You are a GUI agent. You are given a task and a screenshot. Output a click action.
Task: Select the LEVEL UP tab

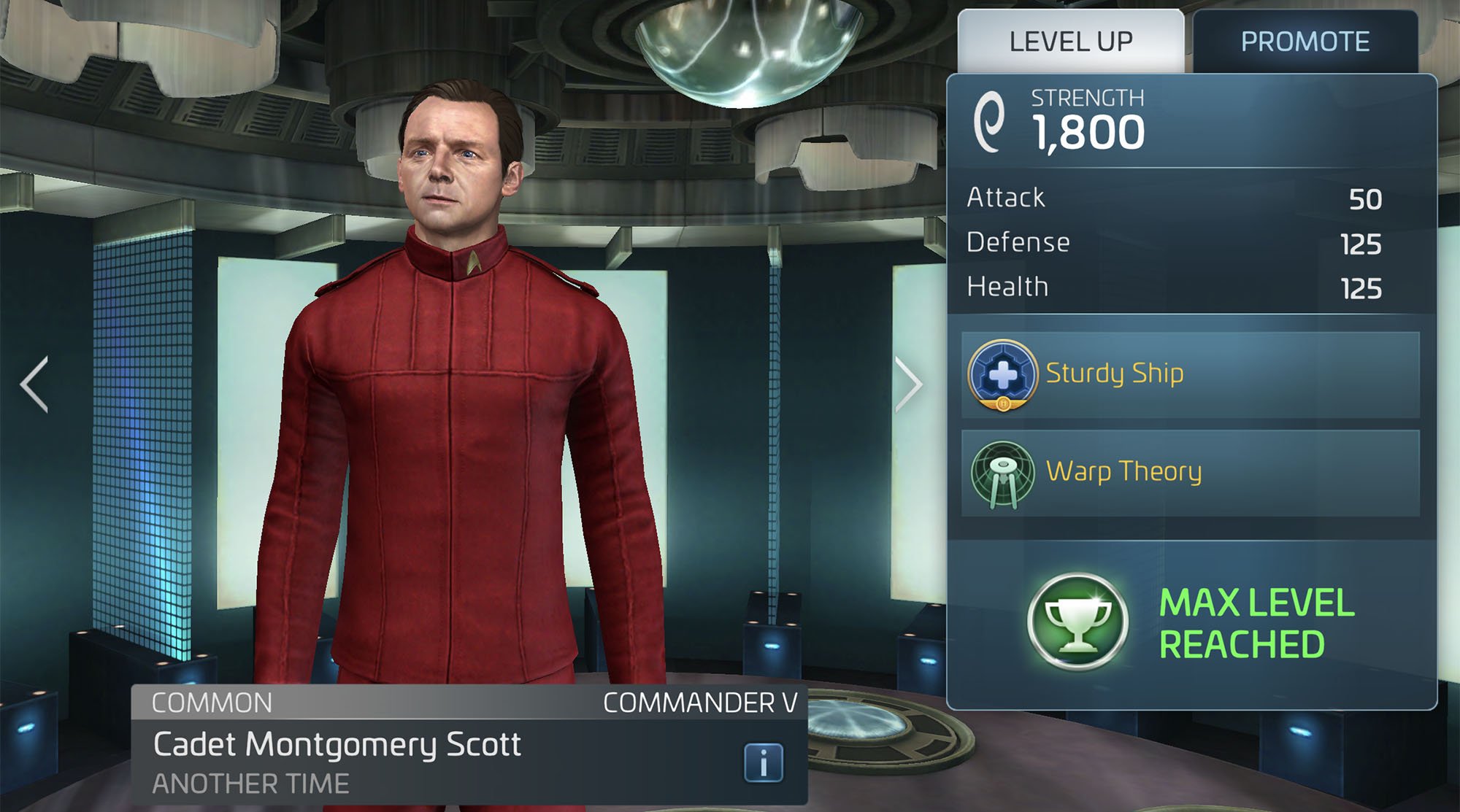(1068, 42)
